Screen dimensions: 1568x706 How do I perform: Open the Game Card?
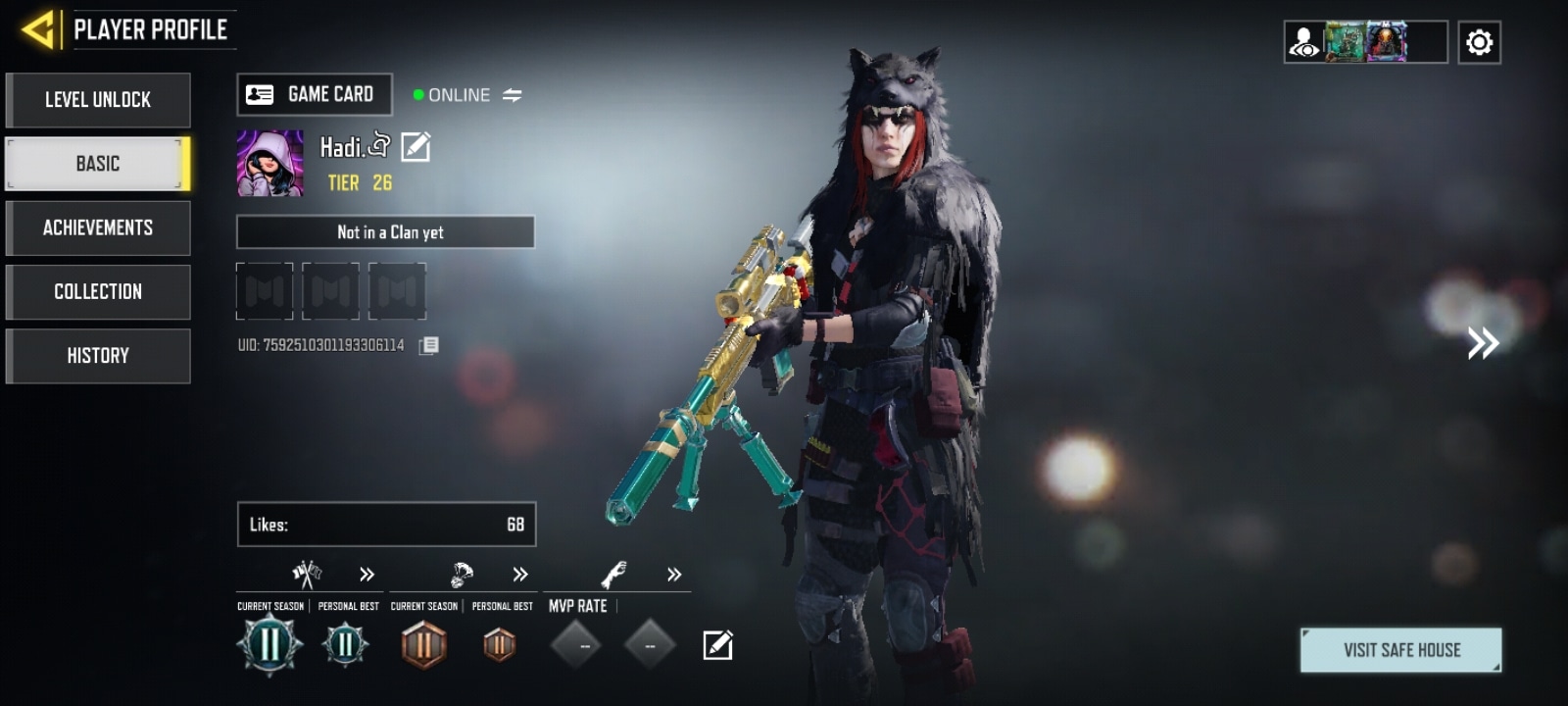click(315, 95)
